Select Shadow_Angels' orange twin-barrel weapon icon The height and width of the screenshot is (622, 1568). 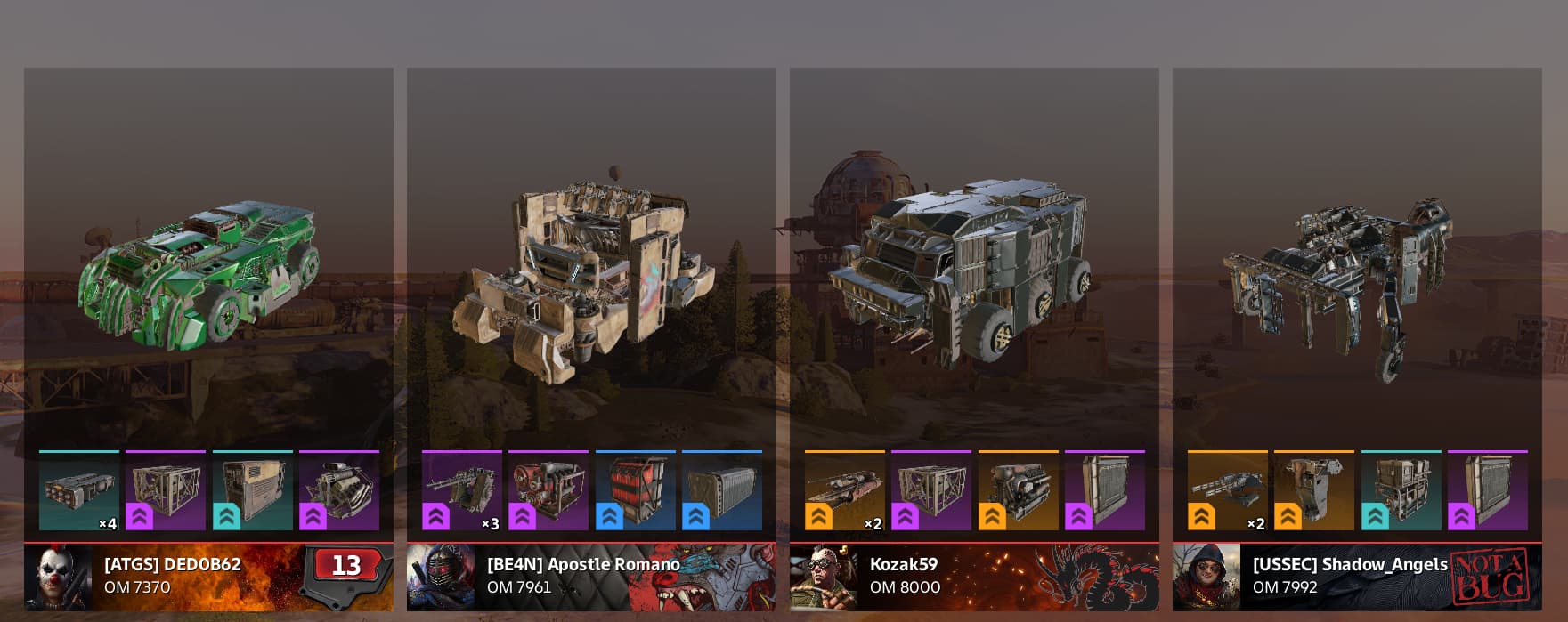tap(1227, 490)
